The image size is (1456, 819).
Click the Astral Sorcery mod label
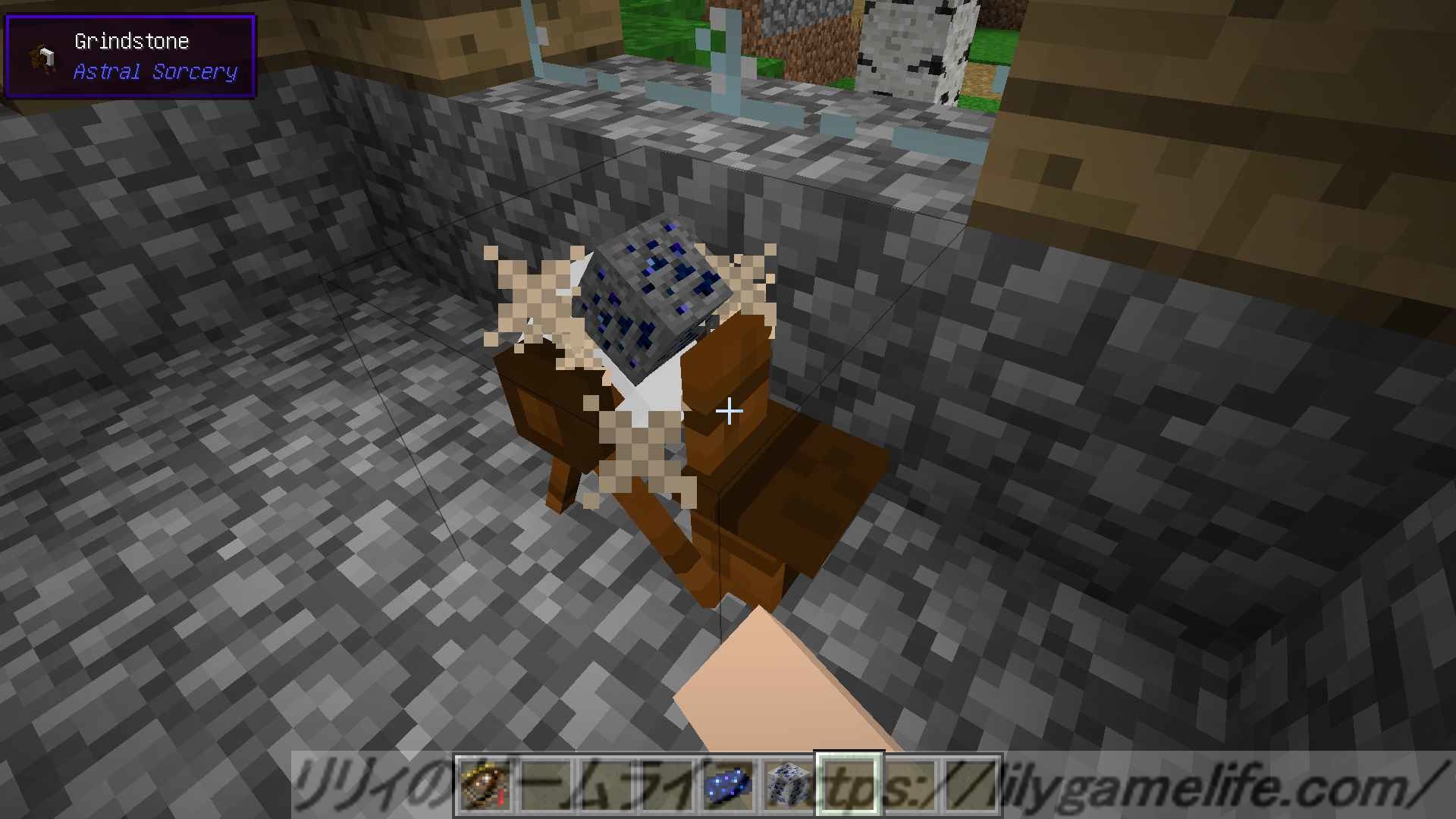(155, 72)
